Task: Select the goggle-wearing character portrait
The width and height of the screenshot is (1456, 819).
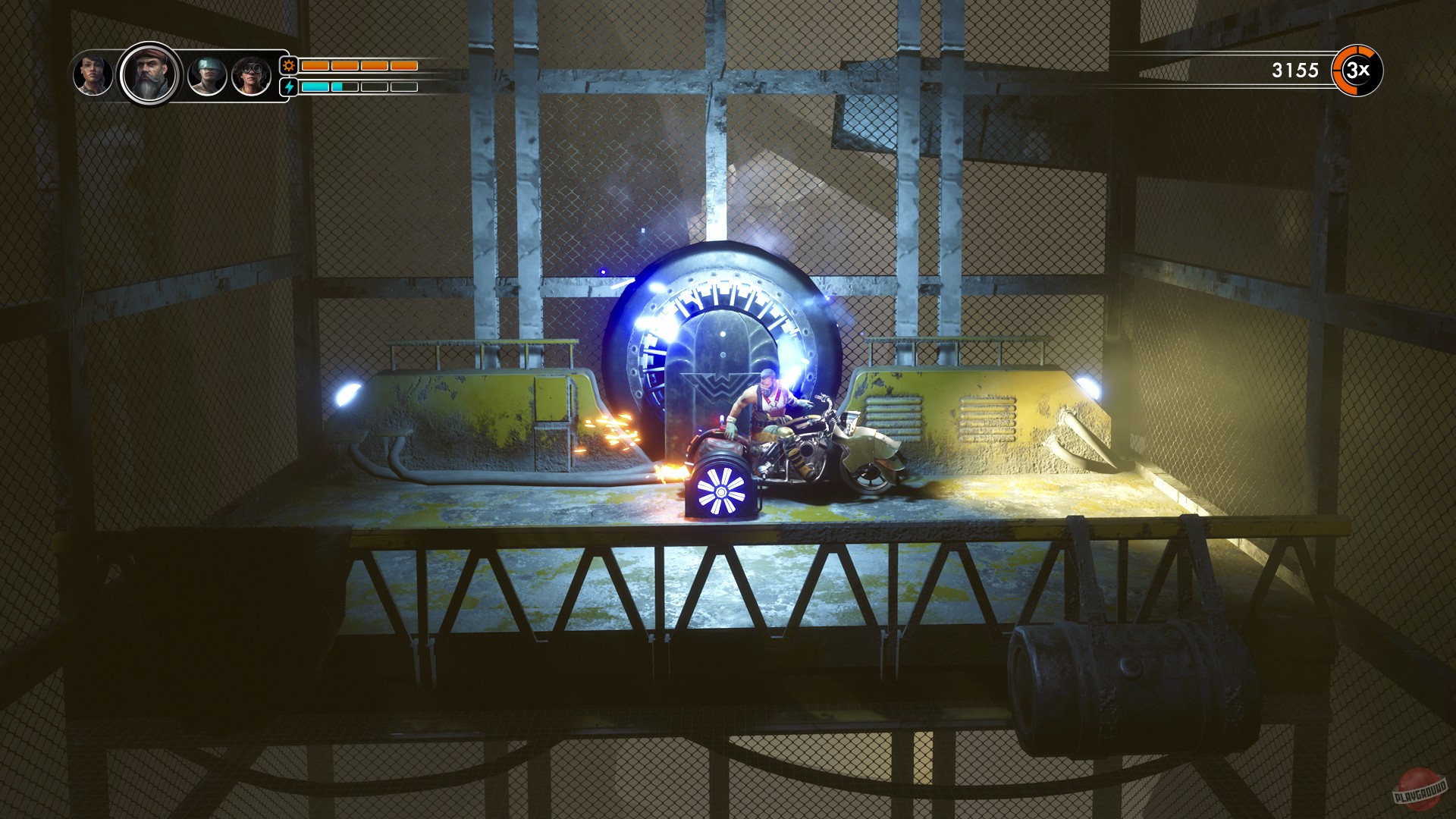Action: click(x=252, y=74)
